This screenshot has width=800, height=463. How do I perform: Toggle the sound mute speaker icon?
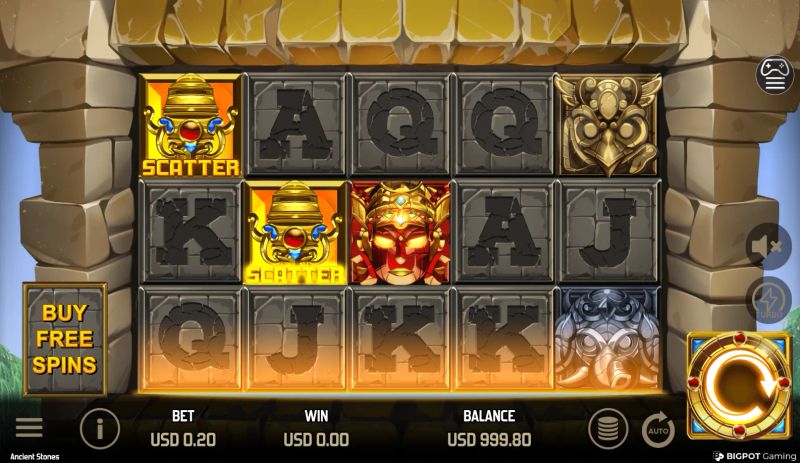point(768,245)
